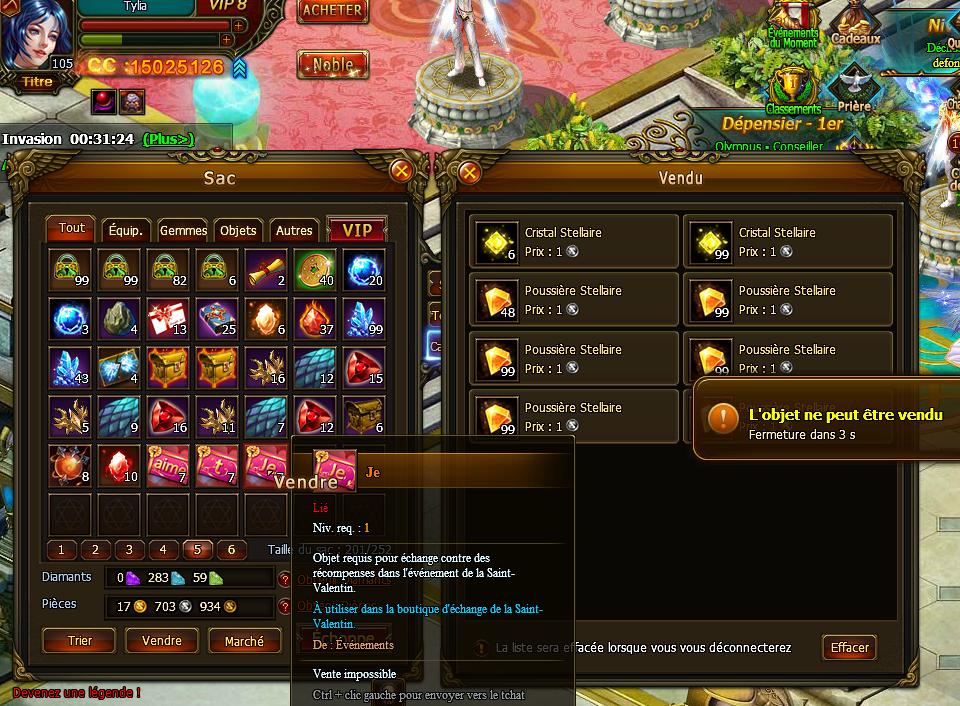
Task: Close the Vendu panel
Action: 469,172
